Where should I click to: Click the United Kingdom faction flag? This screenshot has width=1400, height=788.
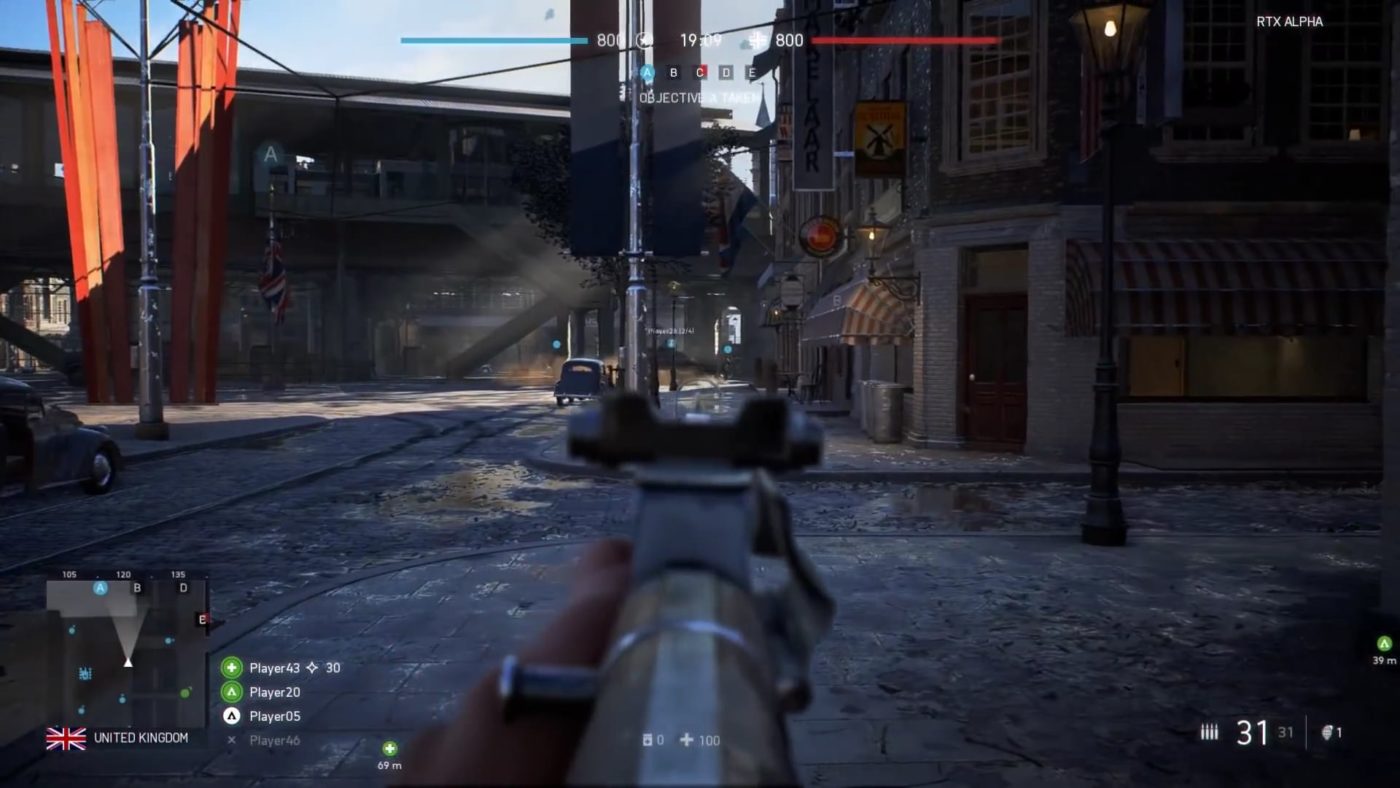pos(66,738)
